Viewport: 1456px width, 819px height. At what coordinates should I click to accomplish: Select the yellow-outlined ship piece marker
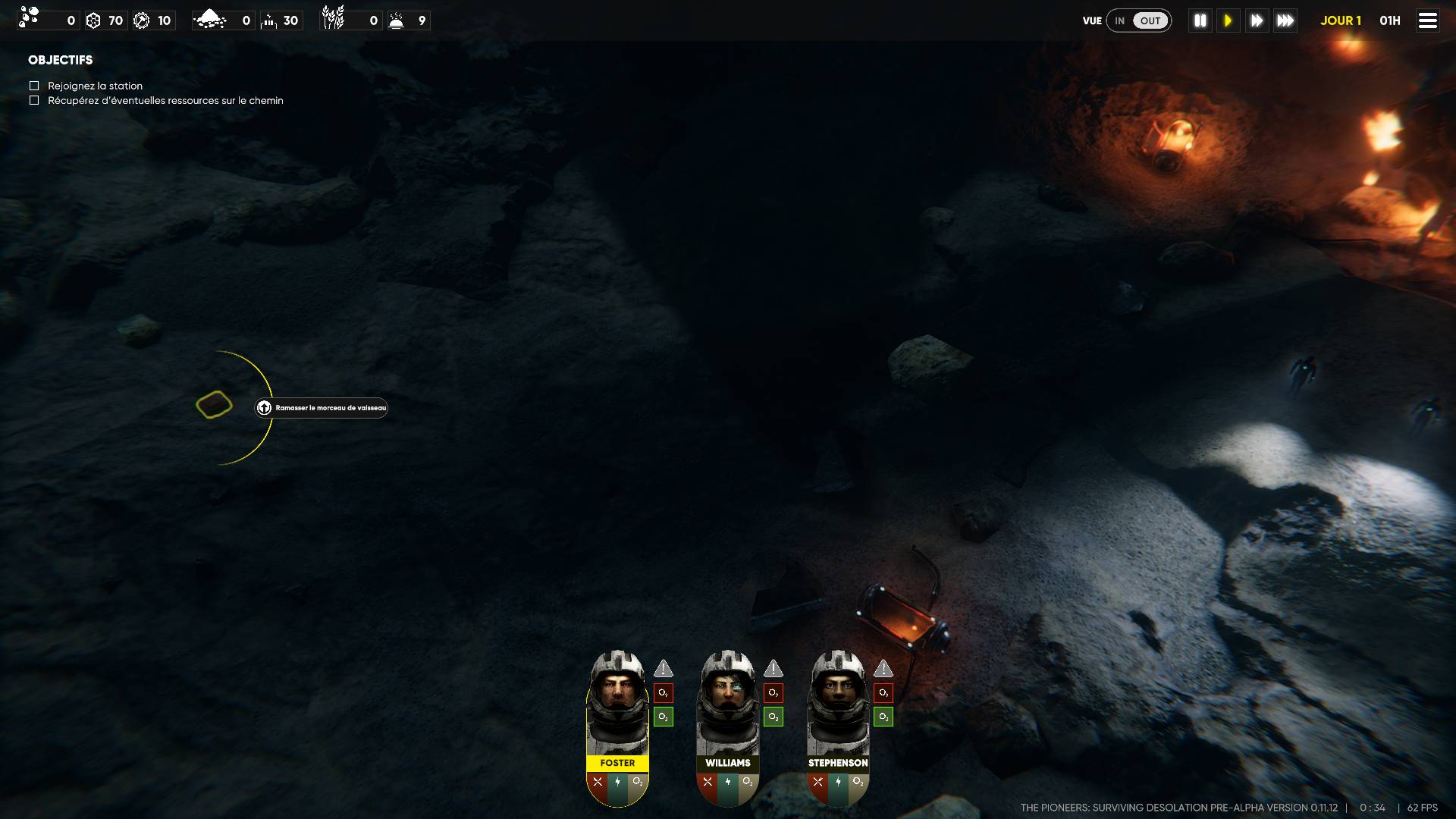(x=214, y=405)
